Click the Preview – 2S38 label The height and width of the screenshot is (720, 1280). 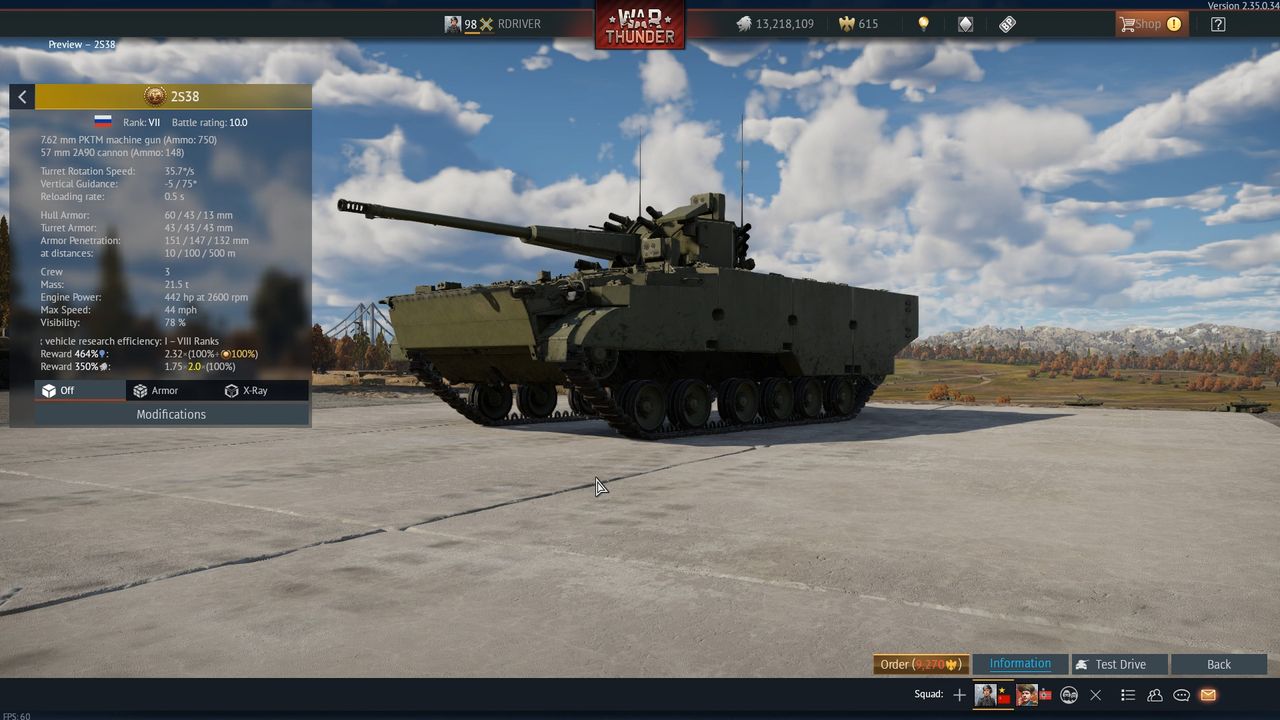pyautogui.click(x=81, y=44)
